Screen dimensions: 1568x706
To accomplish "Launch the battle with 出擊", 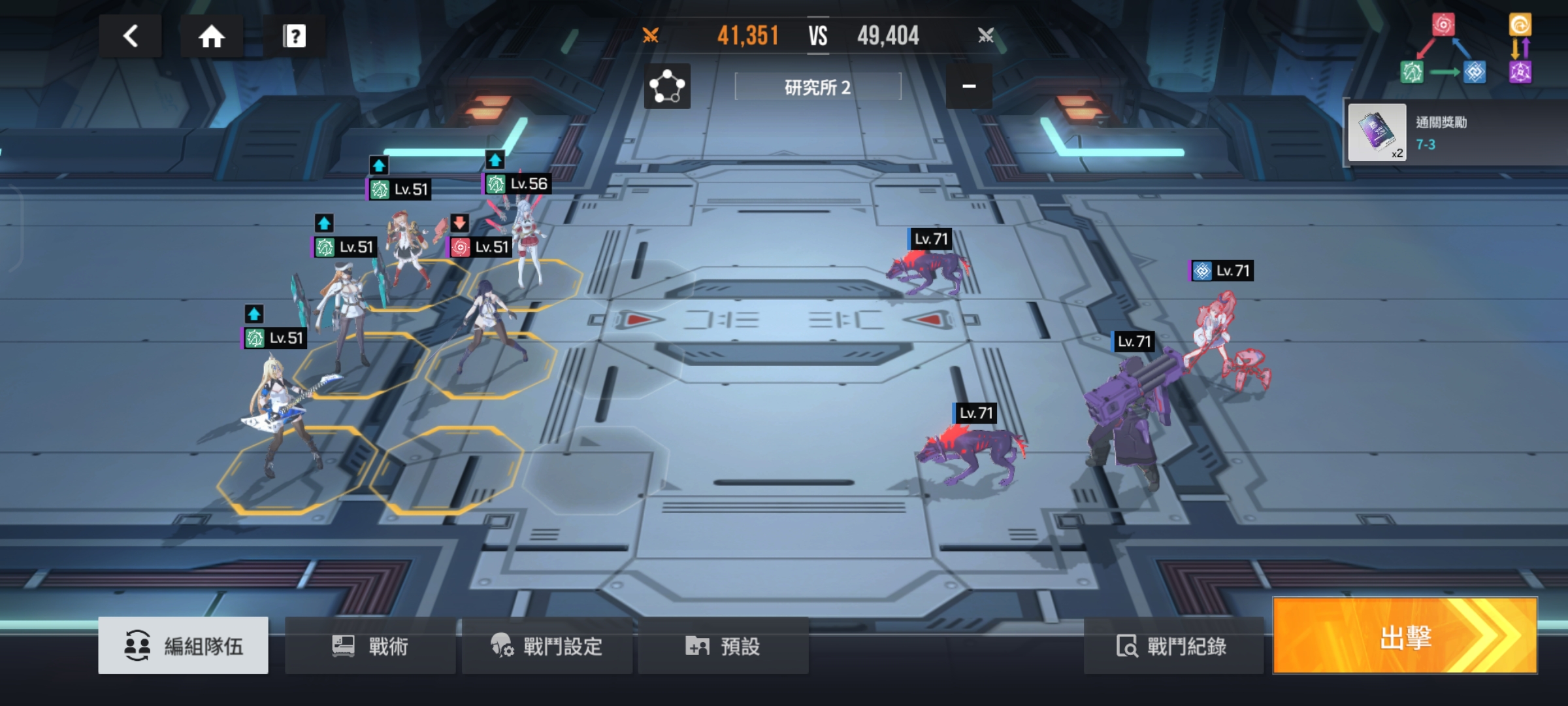I will [1405, 636].
